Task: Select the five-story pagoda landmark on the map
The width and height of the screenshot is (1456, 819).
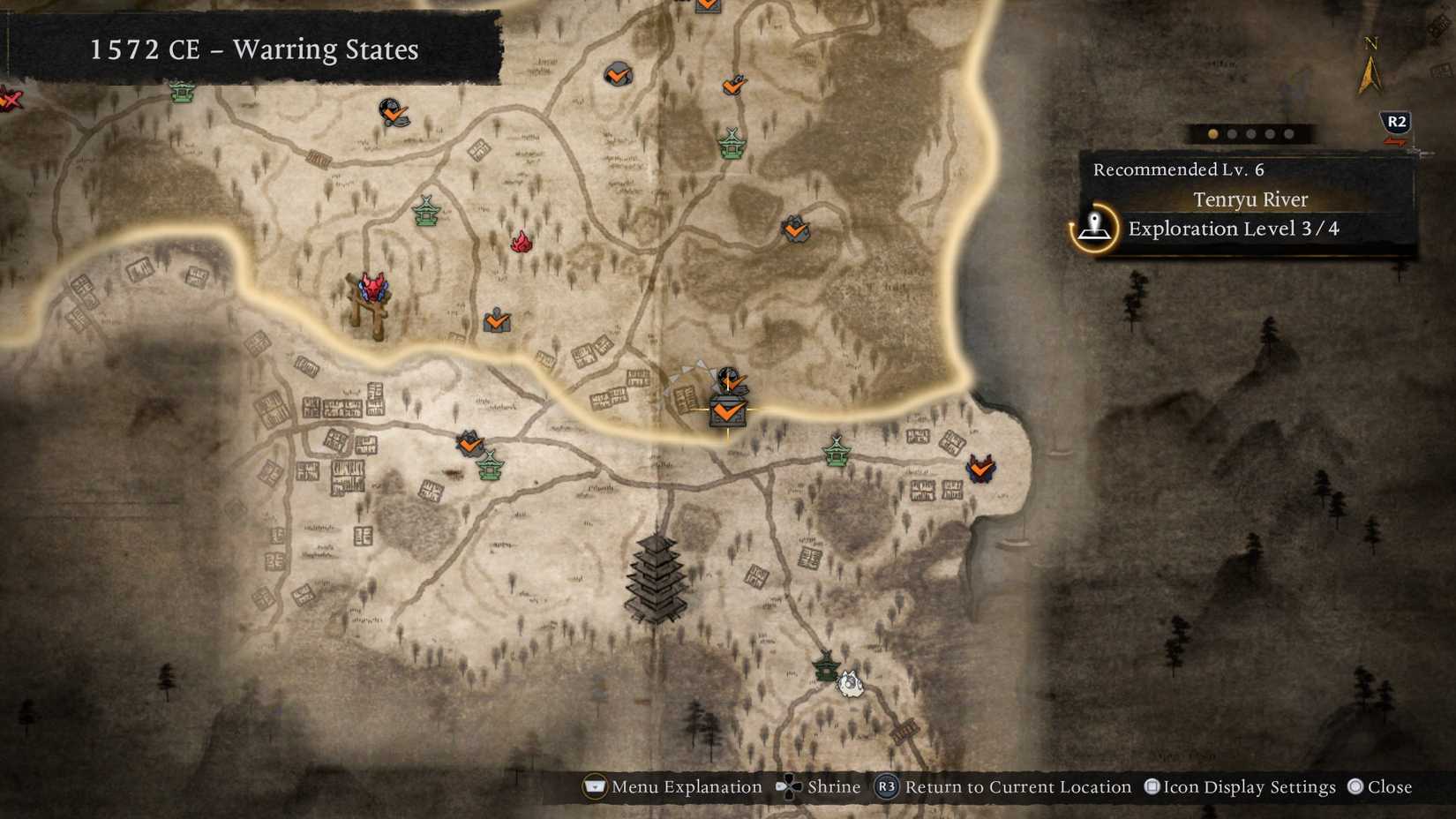Action: [x=657, y=578]
